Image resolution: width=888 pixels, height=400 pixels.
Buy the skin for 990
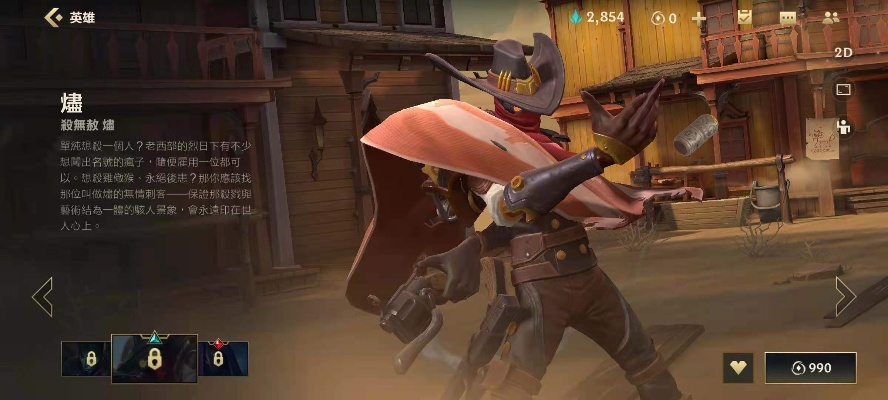pos(810,367)
